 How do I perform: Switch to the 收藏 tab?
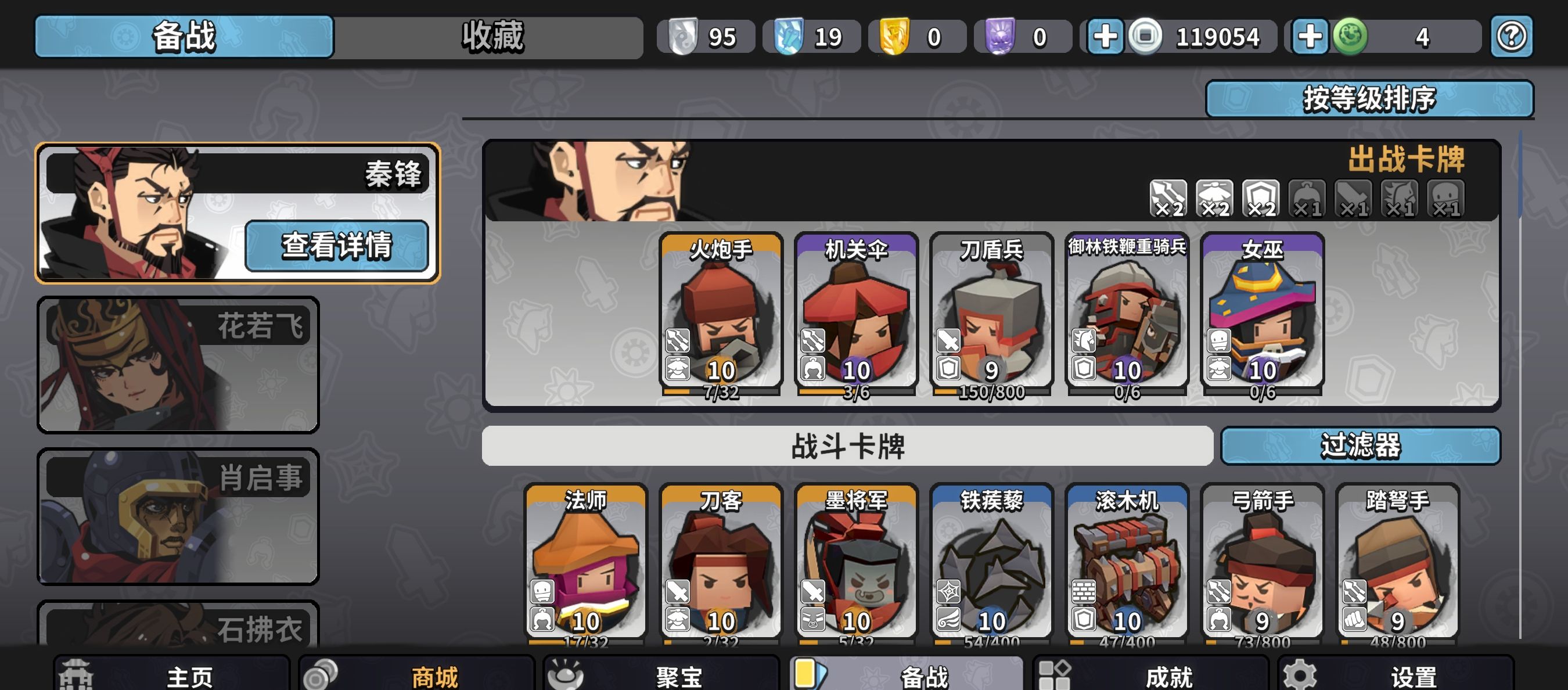coord(491,37)
